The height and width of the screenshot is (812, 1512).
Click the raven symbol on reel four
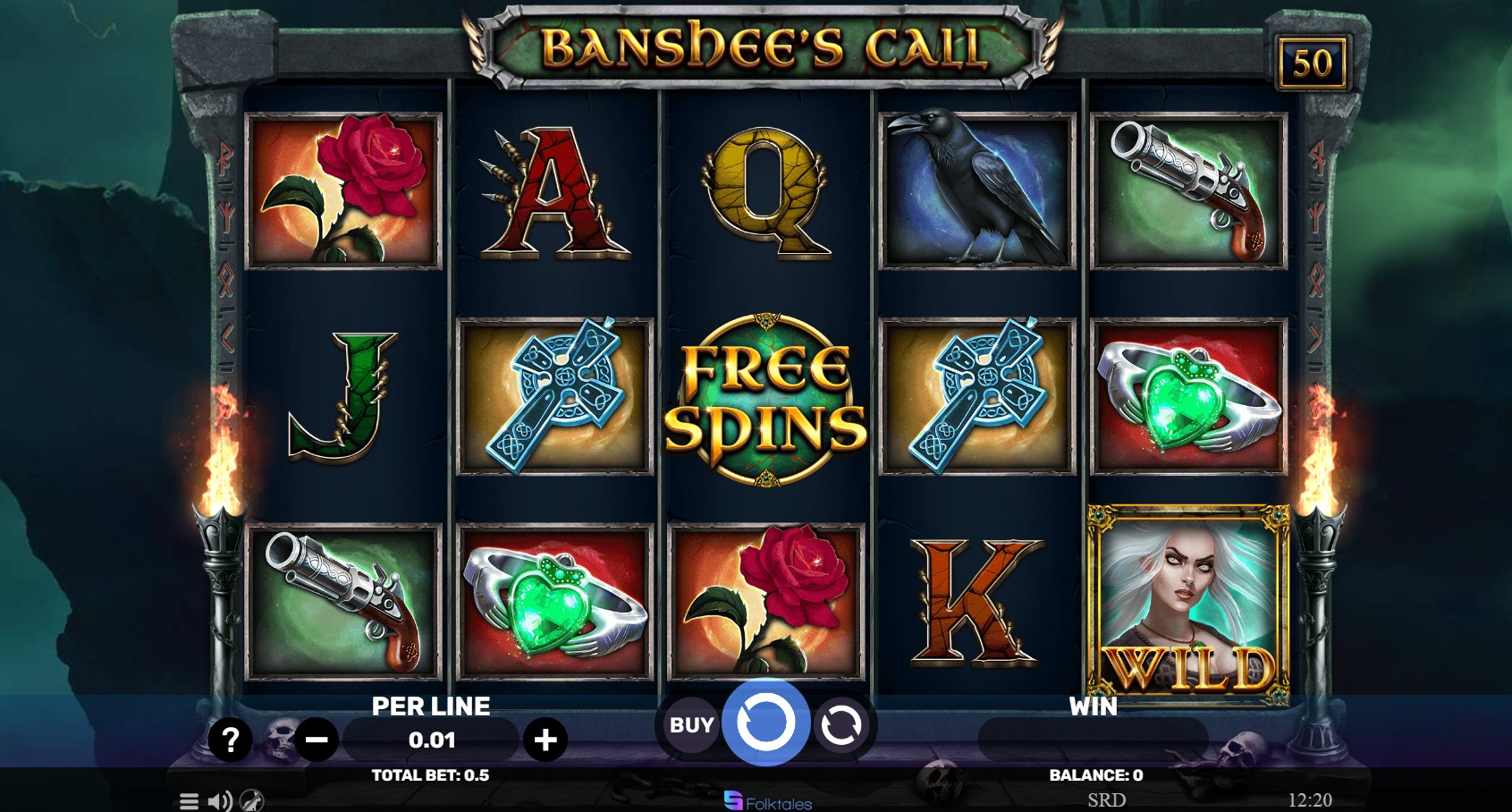point(976,190)
